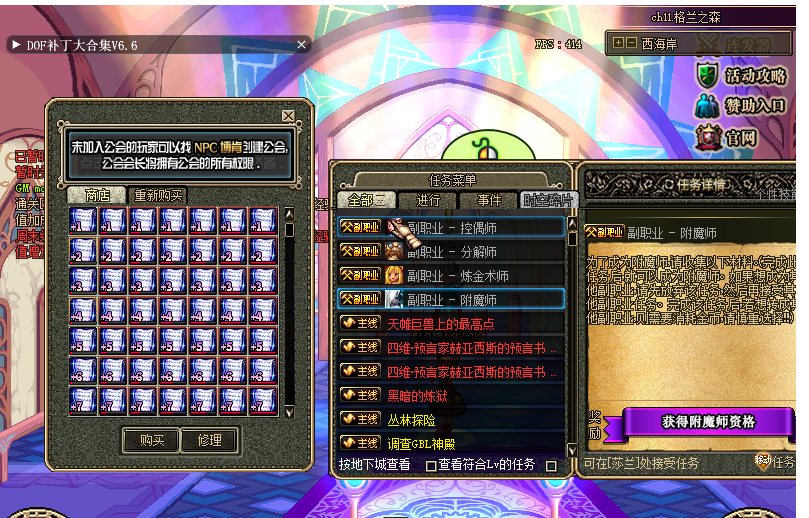The image size is (809, 518).
Task: Close the DOF补丁大合集 overlay bar
Action: (x=302, y=44)
